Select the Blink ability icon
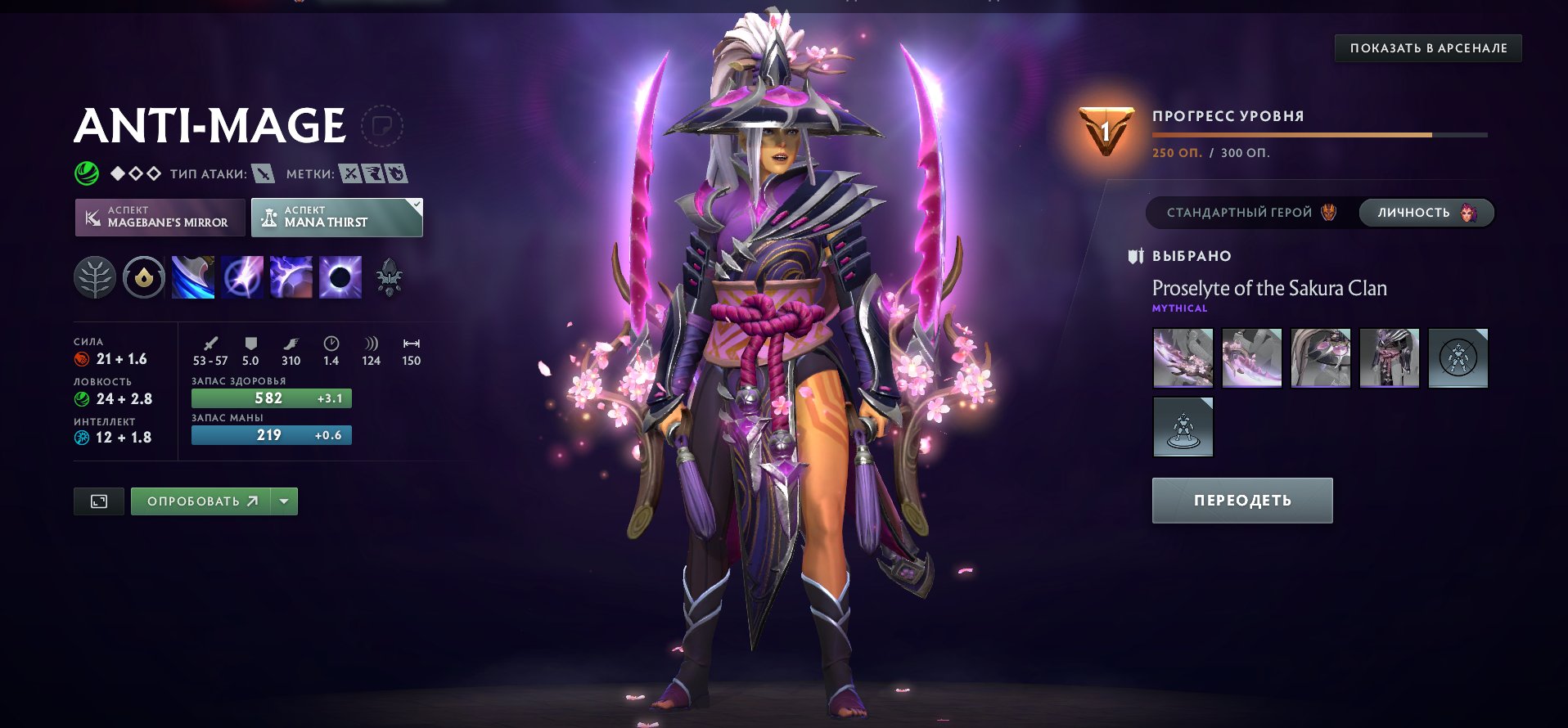The width and height of the screenshot is (1568, 728). (x=241, y=276)
